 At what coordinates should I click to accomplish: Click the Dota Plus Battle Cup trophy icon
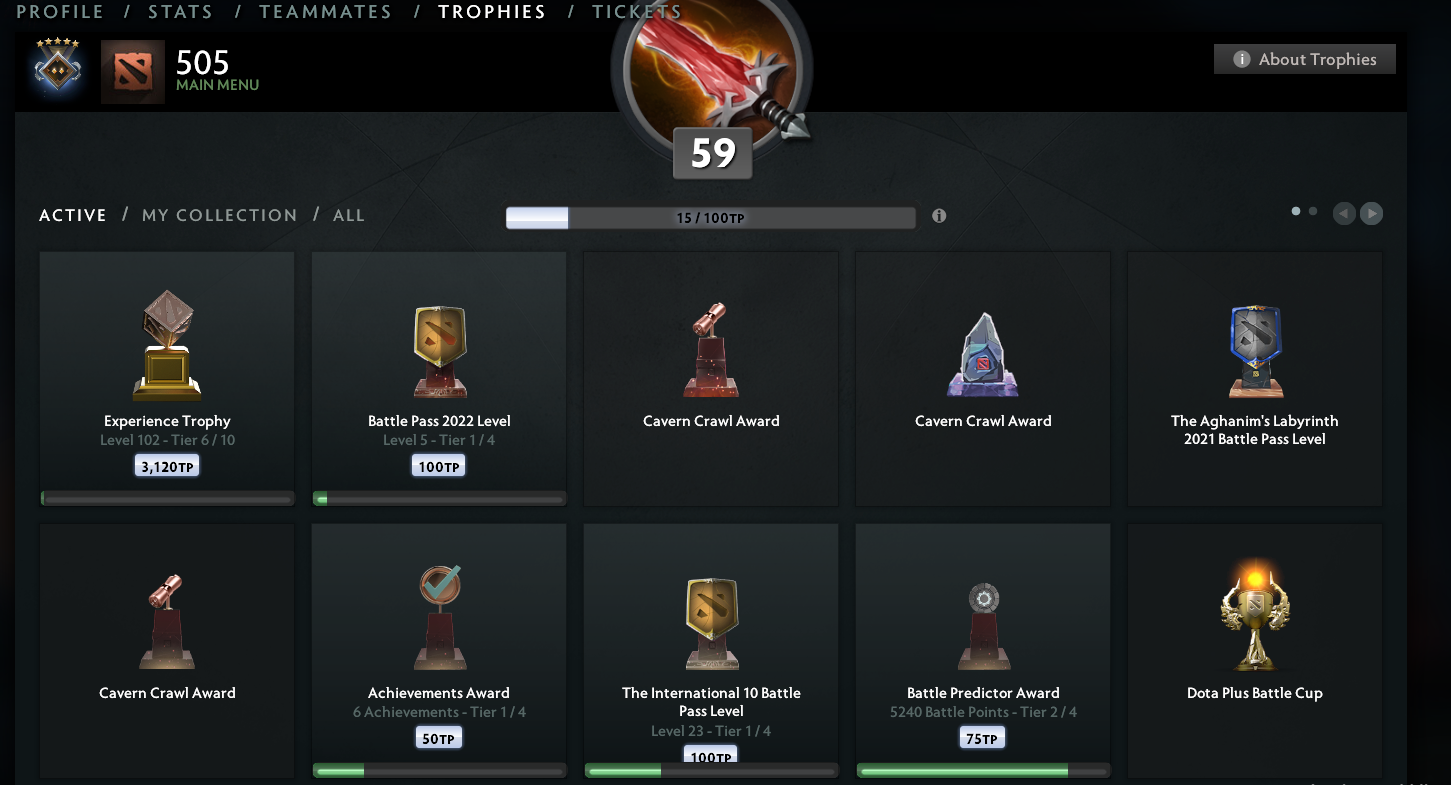pos(1254,615)
